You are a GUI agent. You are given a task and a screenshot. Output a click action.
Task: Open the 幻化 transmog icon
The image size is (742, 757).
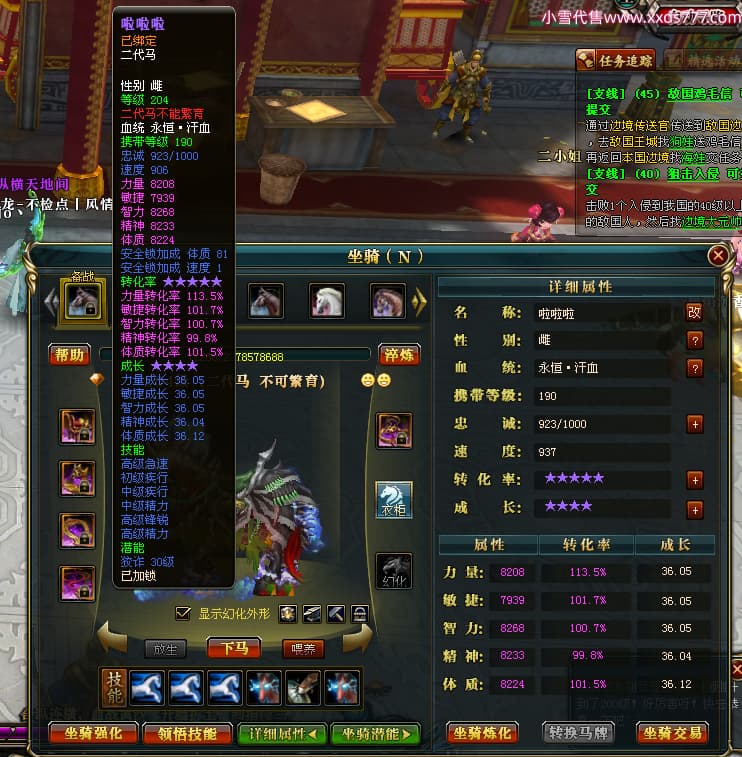tap(393, 572)
